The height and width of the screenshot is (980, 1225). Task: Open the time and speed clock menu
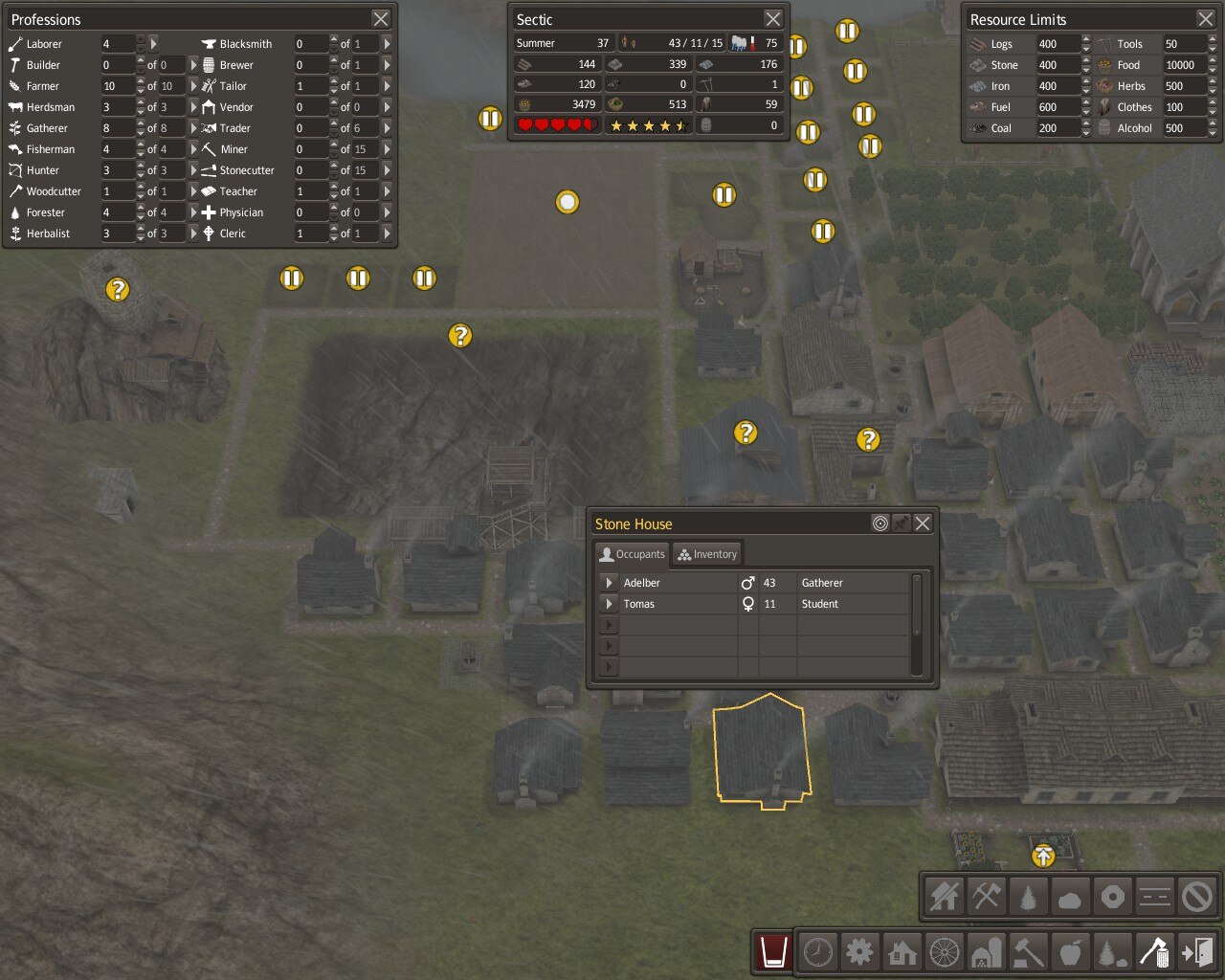[x=818, y=952]
